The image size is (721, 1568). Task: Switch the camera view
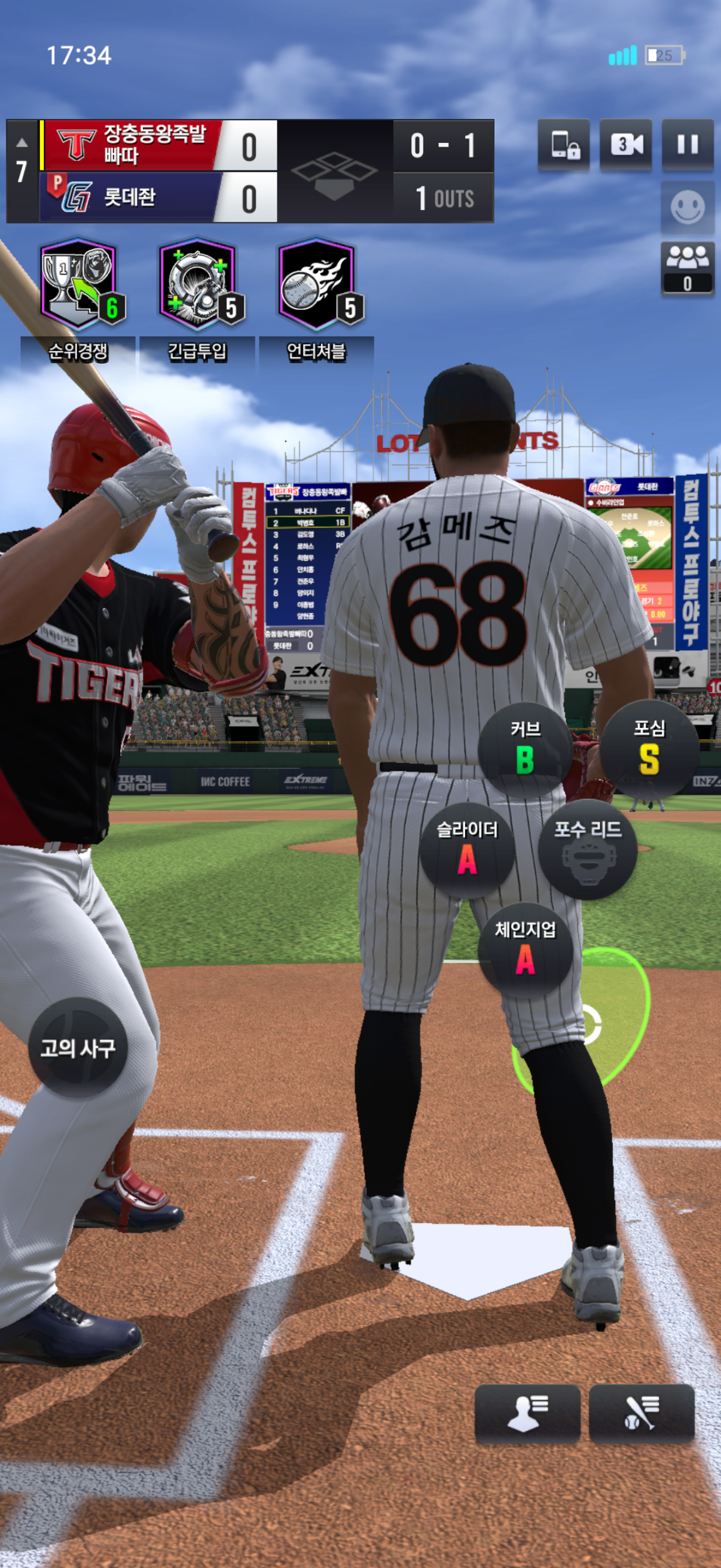(x=625, y=145)
